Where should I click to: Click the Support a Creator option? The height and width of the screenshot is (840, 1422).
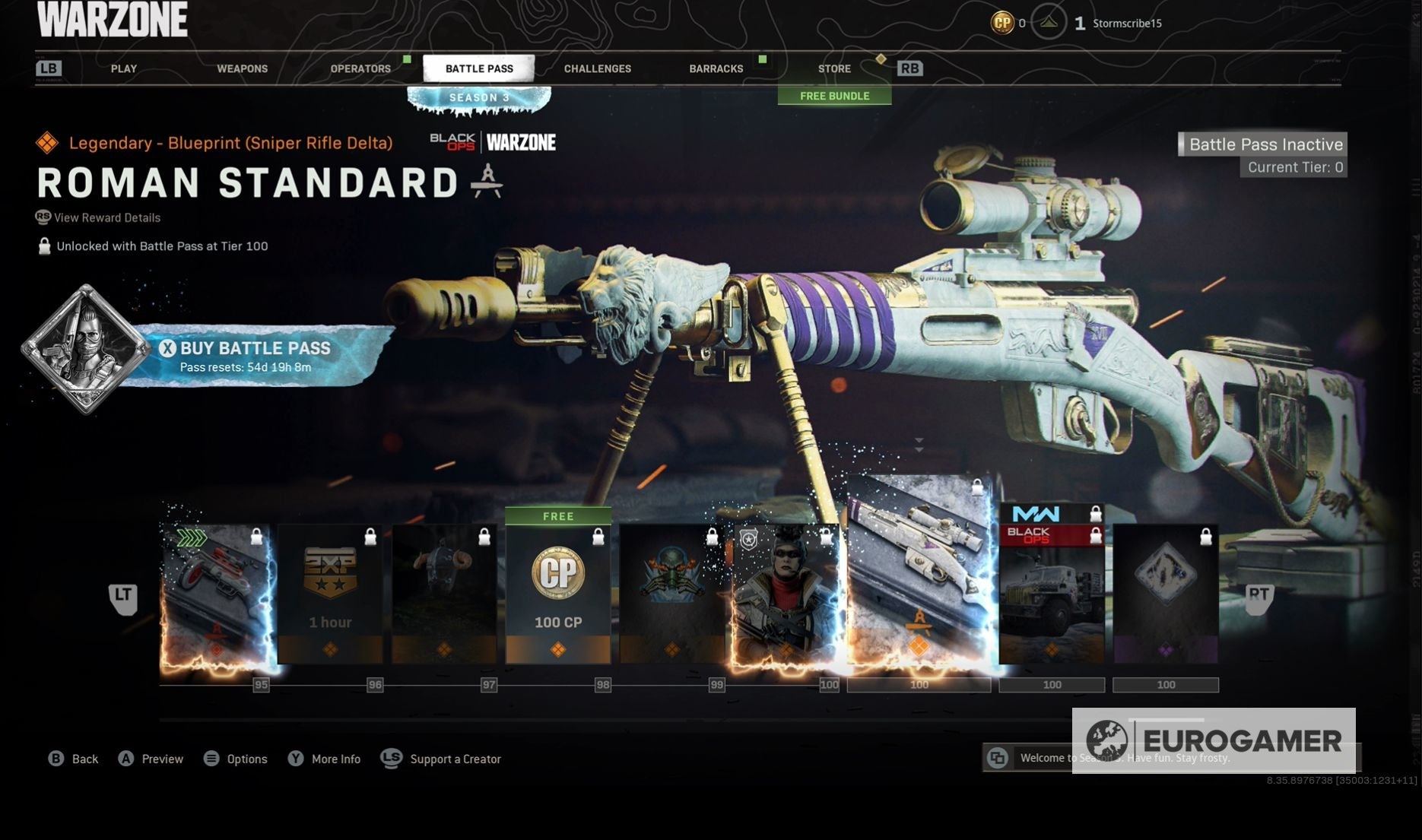coord(455,759)
